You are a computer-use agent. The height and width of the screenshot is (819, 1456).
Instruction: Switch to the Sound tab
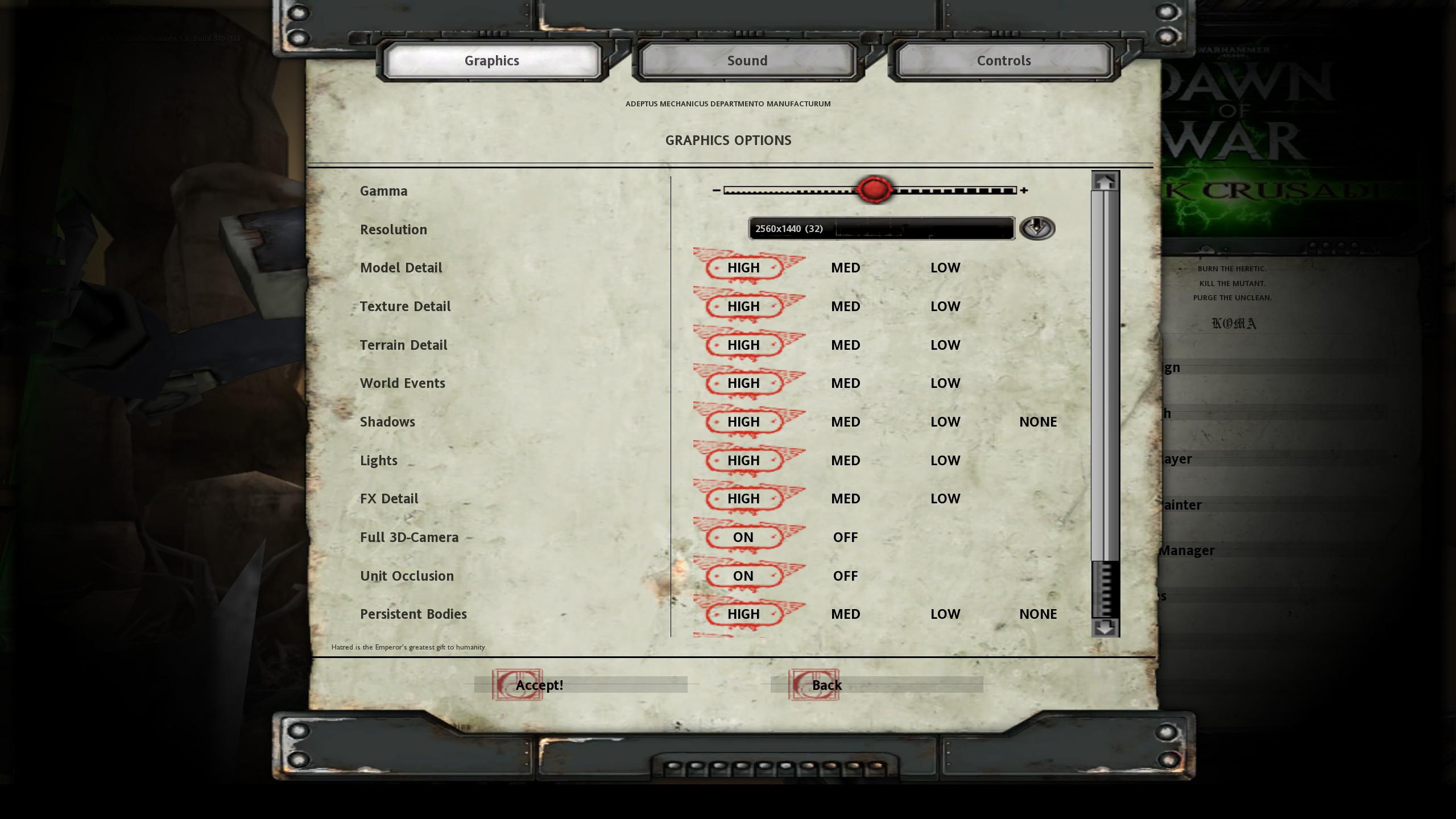(747, 60)
